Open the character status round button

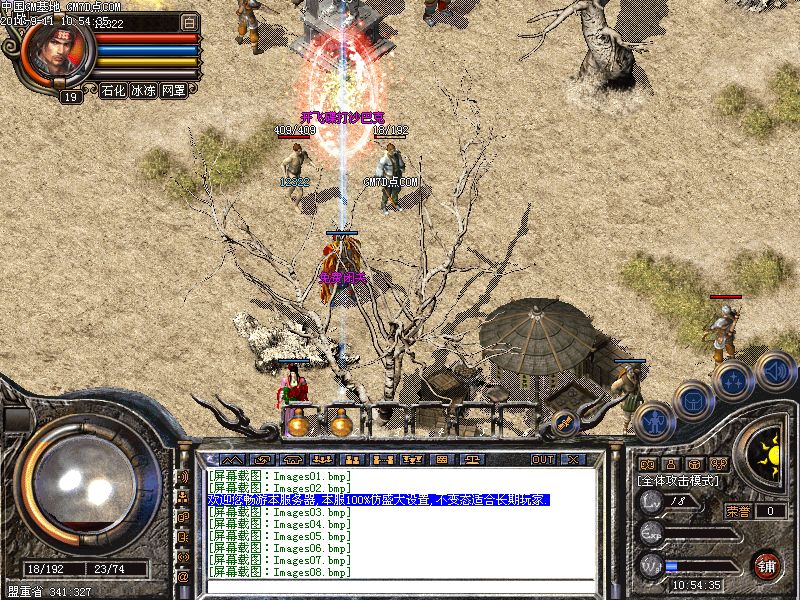click(x=654, y=422)
